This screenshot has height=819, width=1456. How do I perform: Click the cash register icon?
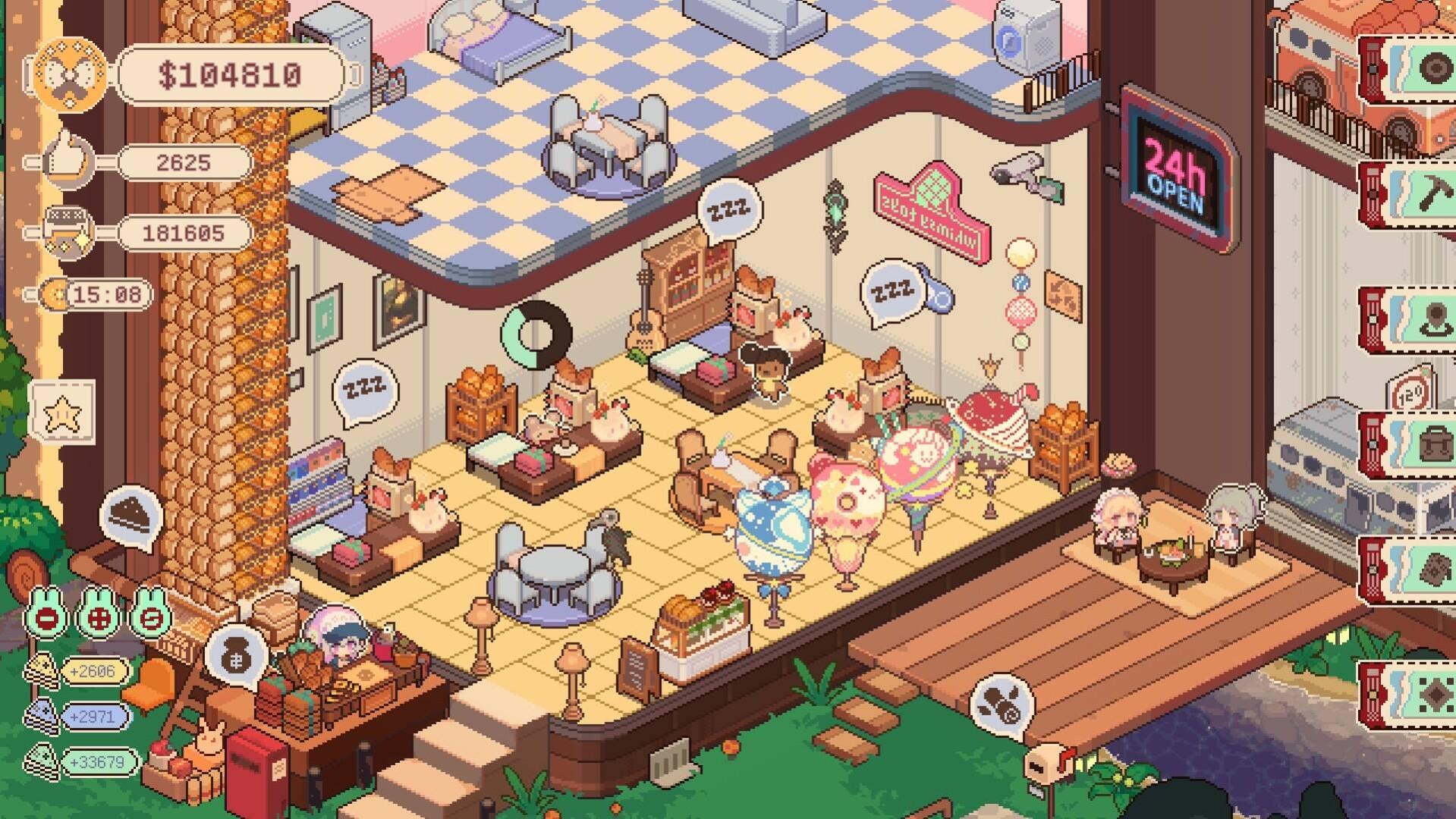68,232
